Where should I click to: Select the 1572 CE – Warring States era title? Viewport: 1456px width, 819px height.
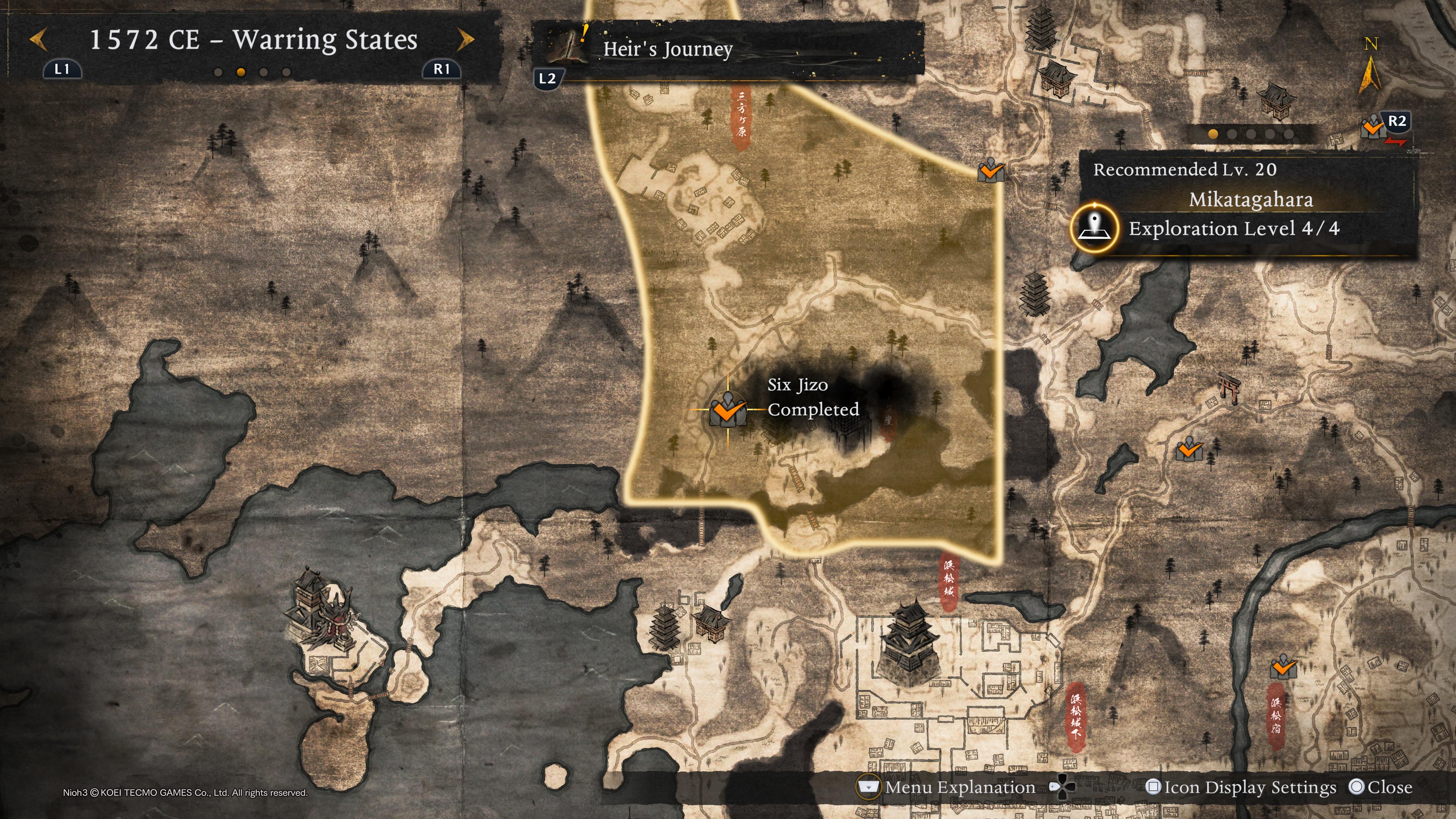point(254,40)
